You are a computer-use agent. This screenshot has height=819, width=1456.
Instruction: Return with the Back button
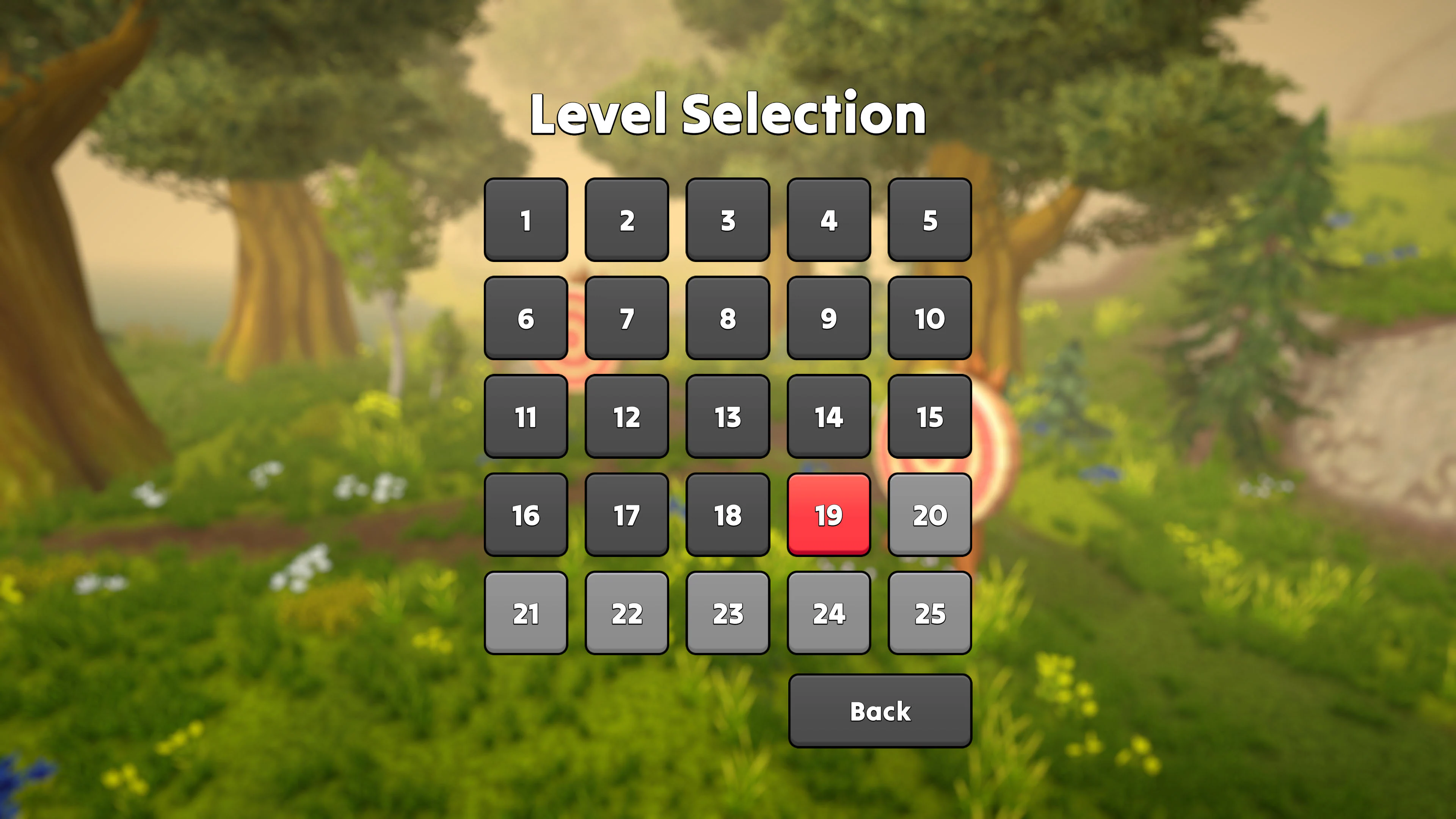click(x=880, y=711)
